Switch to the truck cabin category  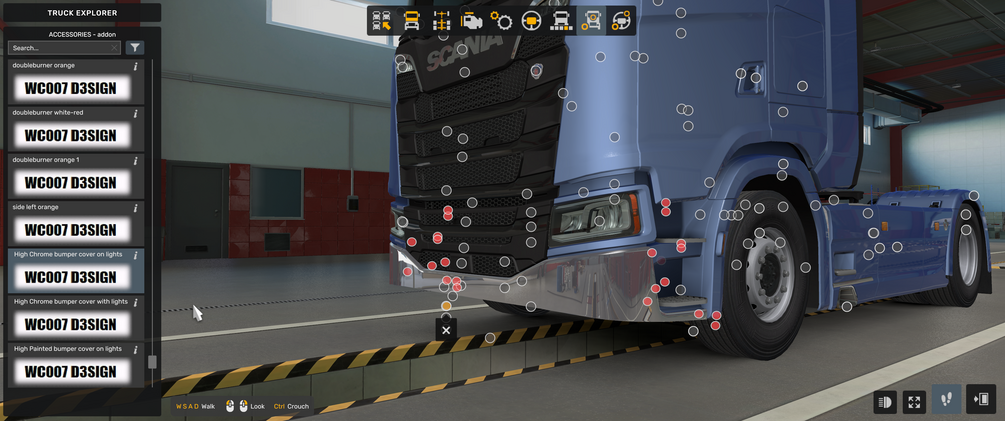tap(411, 21)
